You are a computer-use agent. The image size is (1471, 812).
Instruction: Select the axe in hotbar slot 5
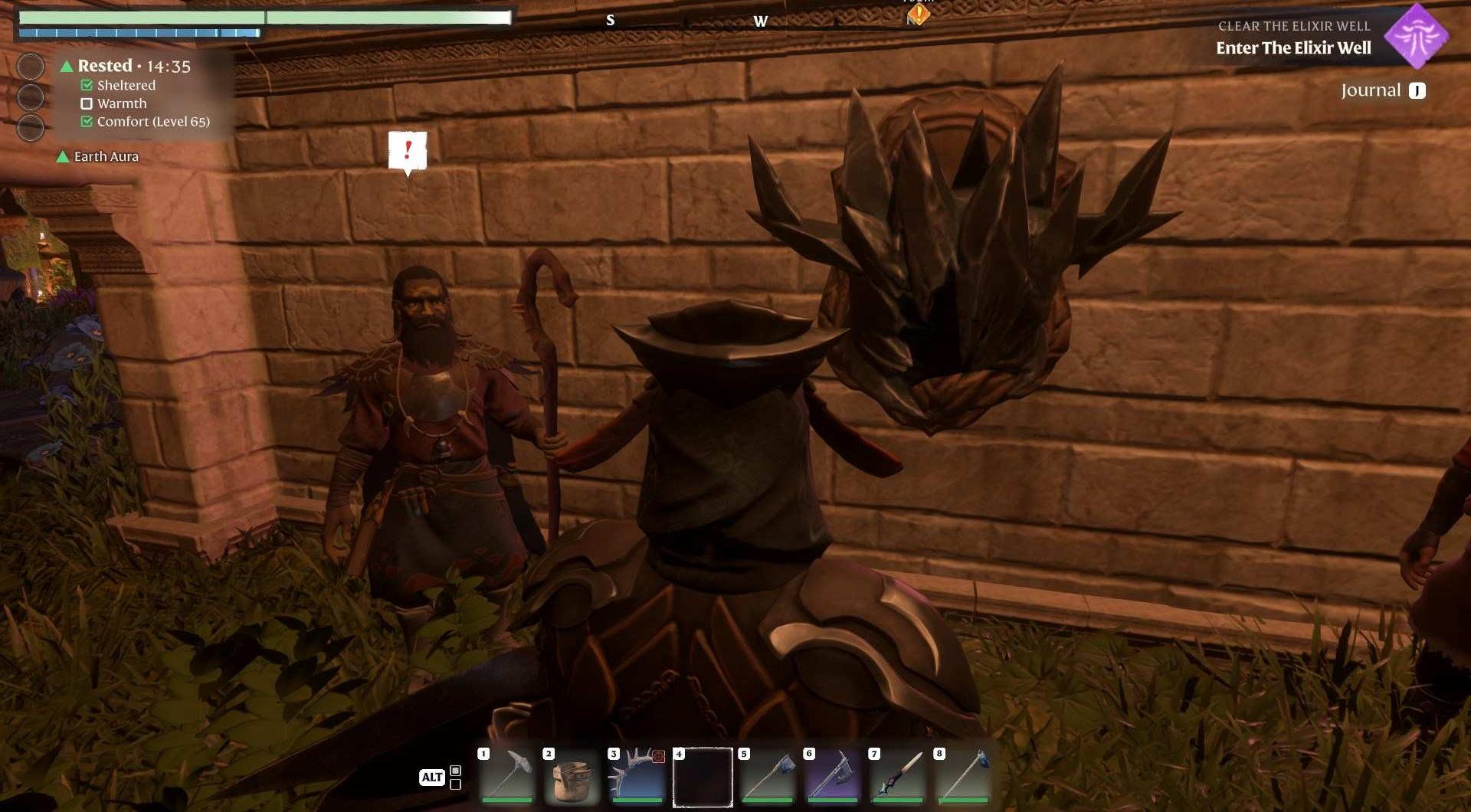click(x=767, y=776)
